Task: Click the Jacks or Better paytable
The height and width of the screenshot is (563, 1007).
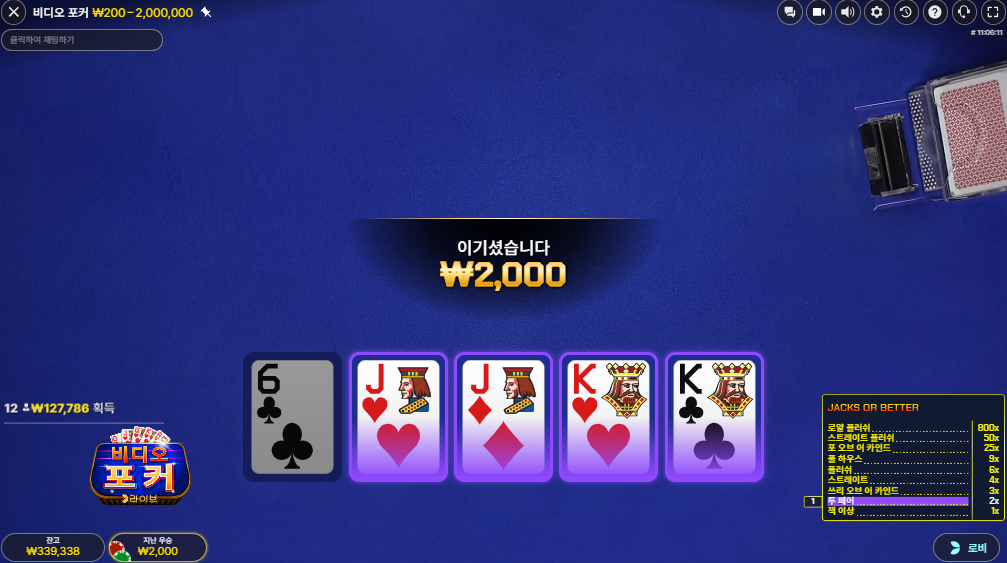Action: [912, 457]
